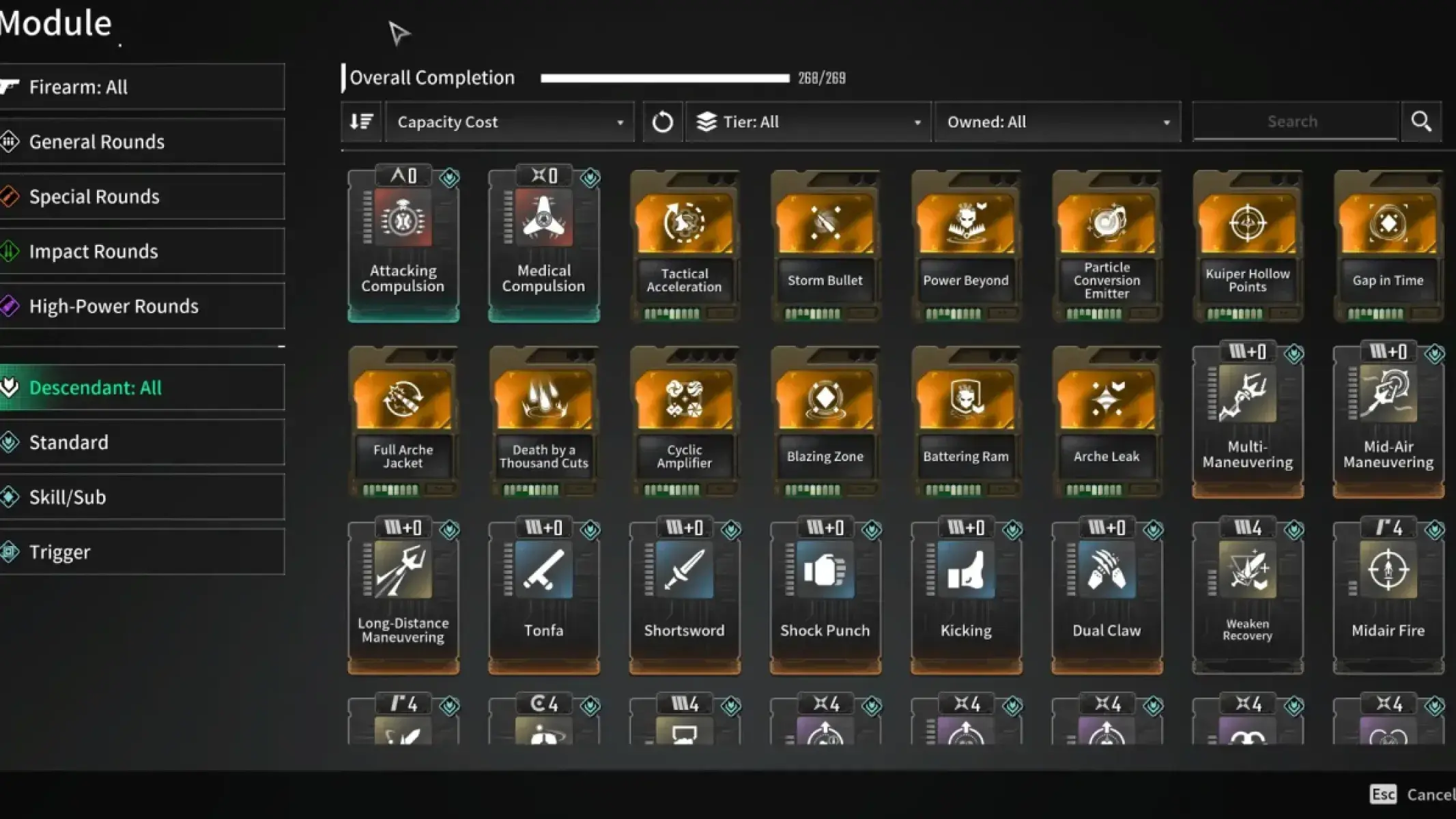Click inside the Search text field
The image size is (1456, 819).
coord(1294,121)
